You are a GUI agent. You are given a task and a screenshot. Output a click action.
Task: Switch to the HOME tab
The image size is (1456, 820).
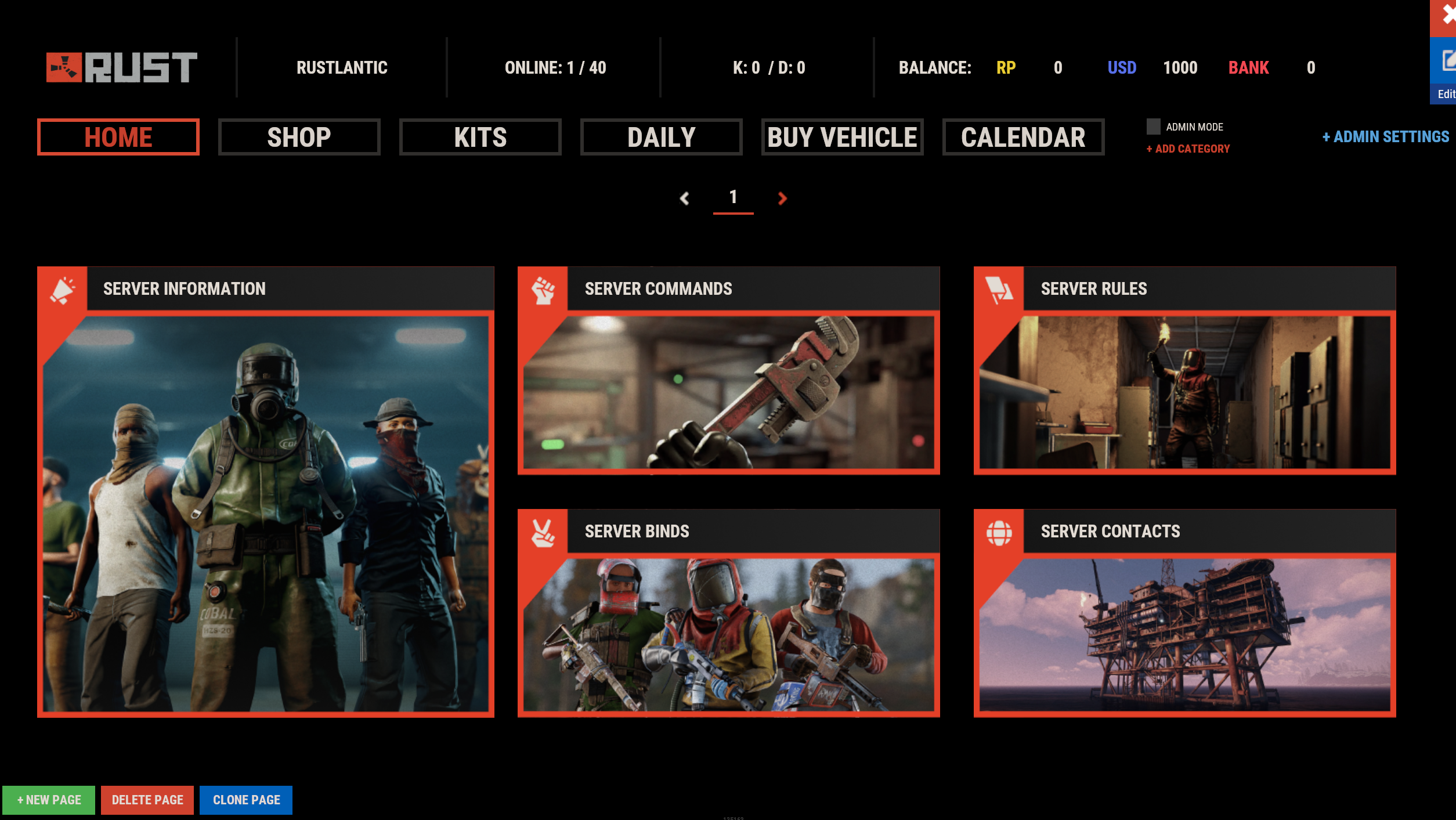click(118, 138)
